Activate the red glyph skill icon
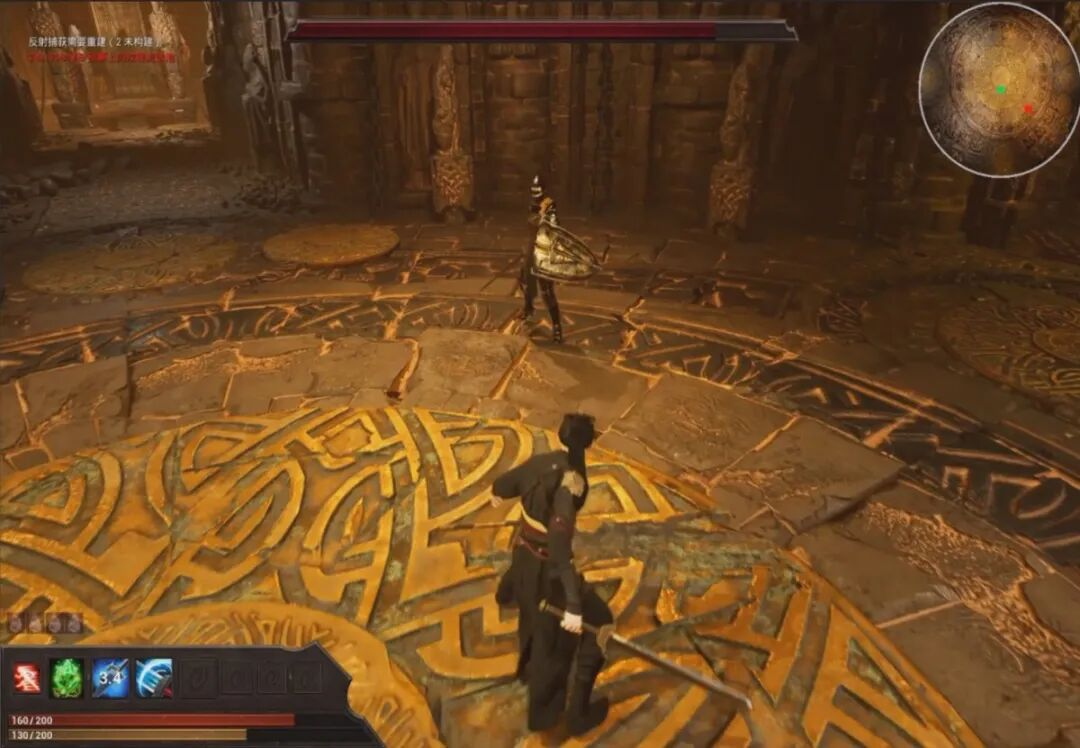 pyautogui.click(x=27, y=678)
